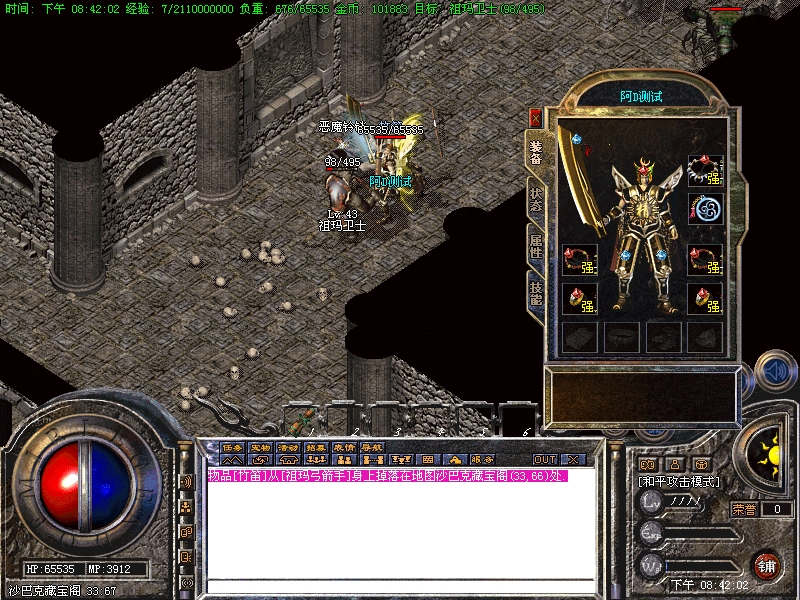Open the 宠物 pet menu
This screenshot has height=600, width=800.
click(261, 447)
